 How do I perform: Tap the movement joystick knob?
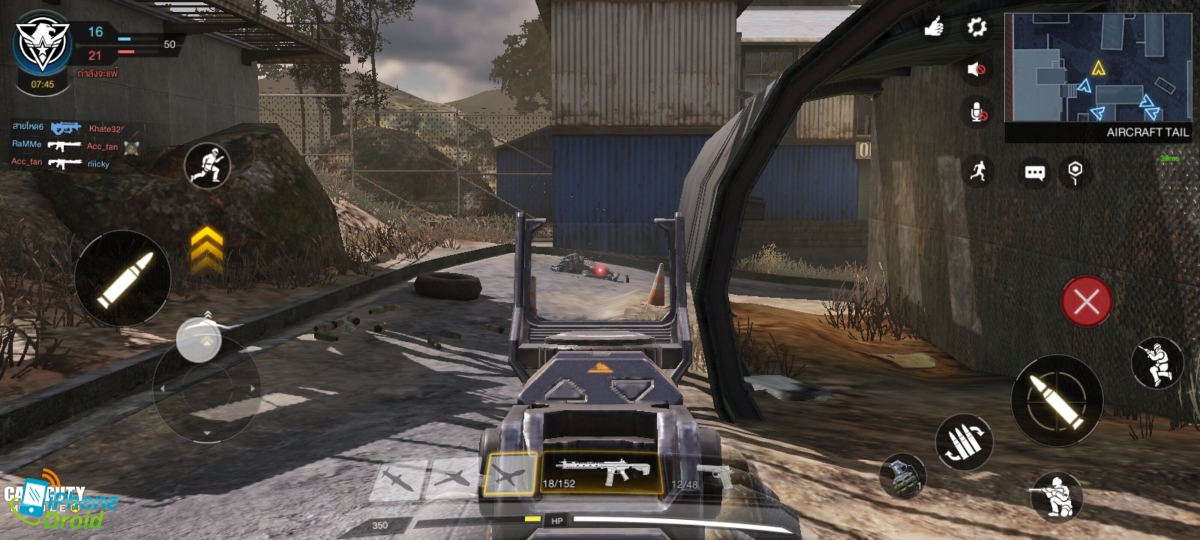[199, 340]
